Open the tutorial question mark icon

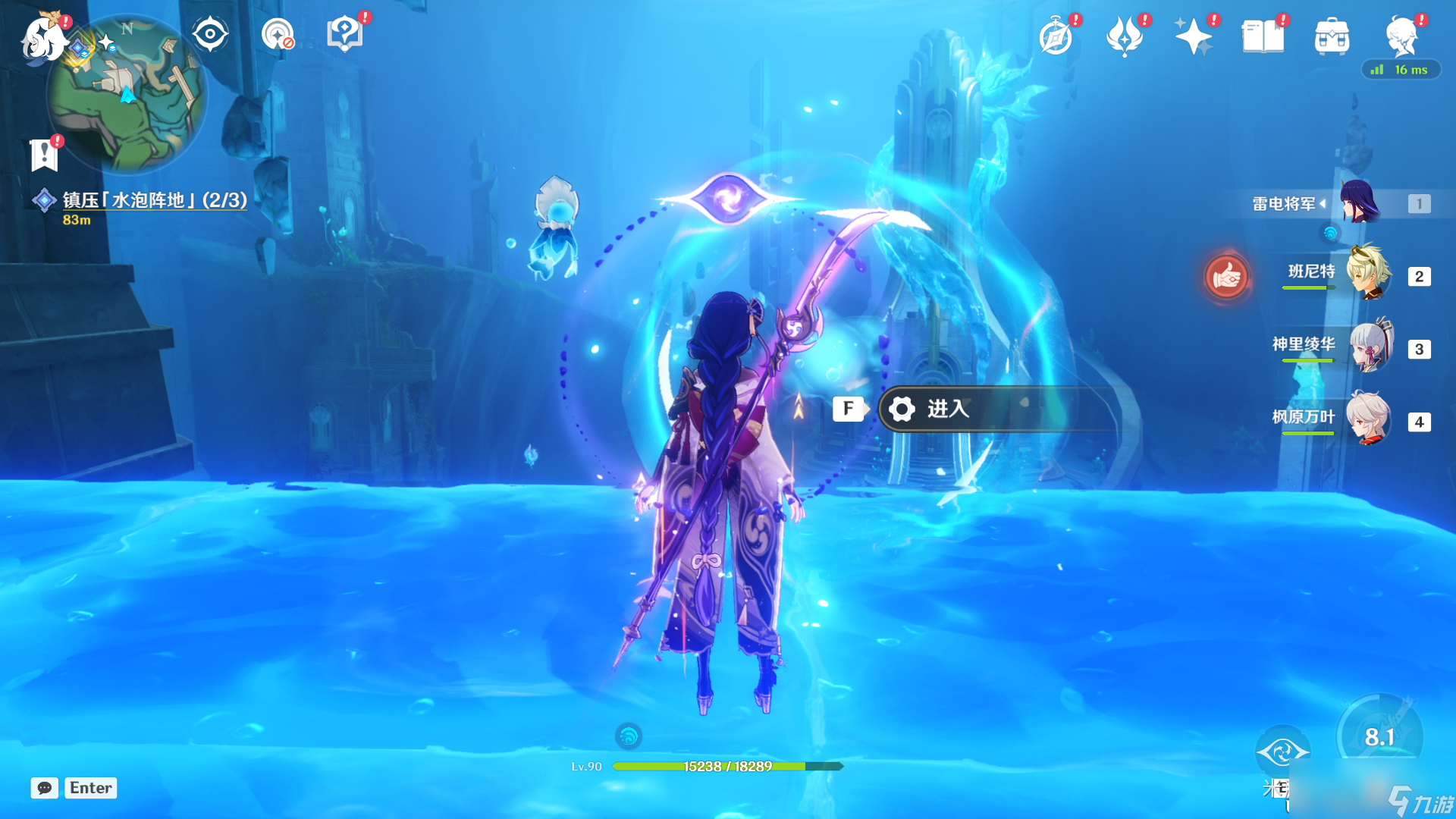click(345, 34)
